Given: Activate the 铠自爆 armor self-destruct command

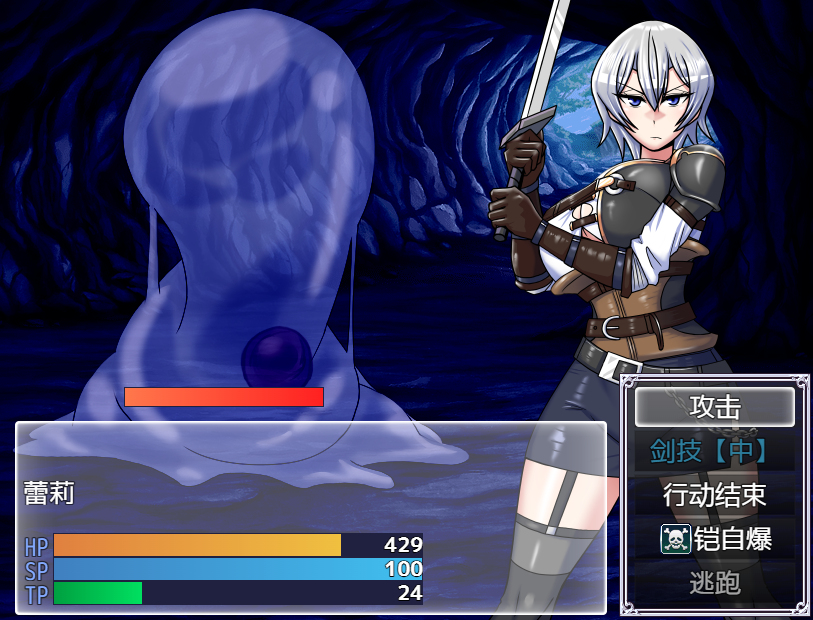Looking at the screenshot, I should 714,539.
